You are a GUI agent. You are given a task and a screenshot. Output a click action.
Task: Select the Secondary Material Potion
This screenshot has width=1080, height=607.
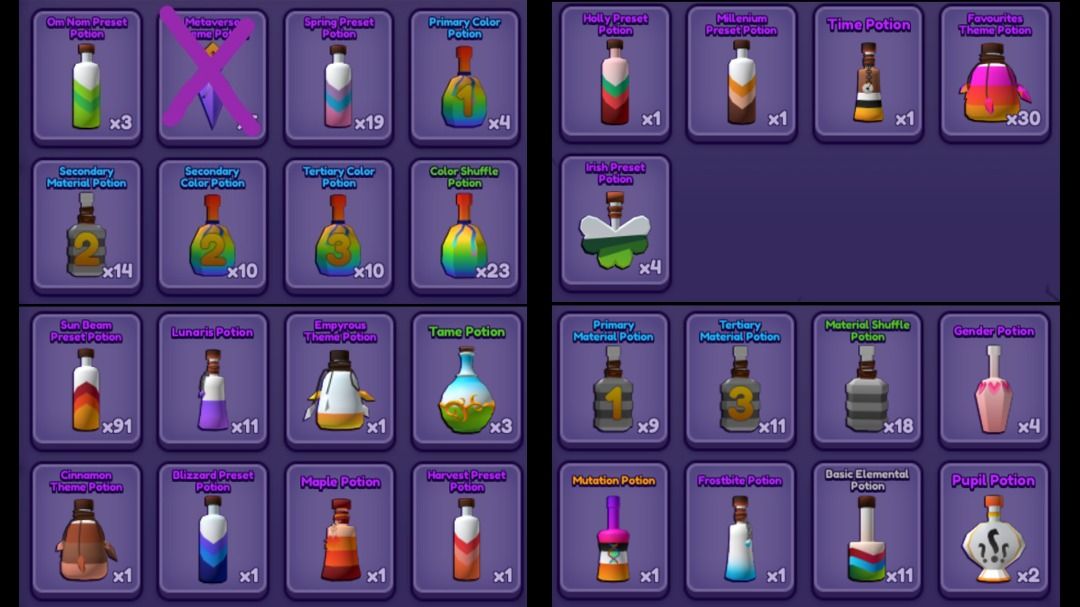click(87, 228)
